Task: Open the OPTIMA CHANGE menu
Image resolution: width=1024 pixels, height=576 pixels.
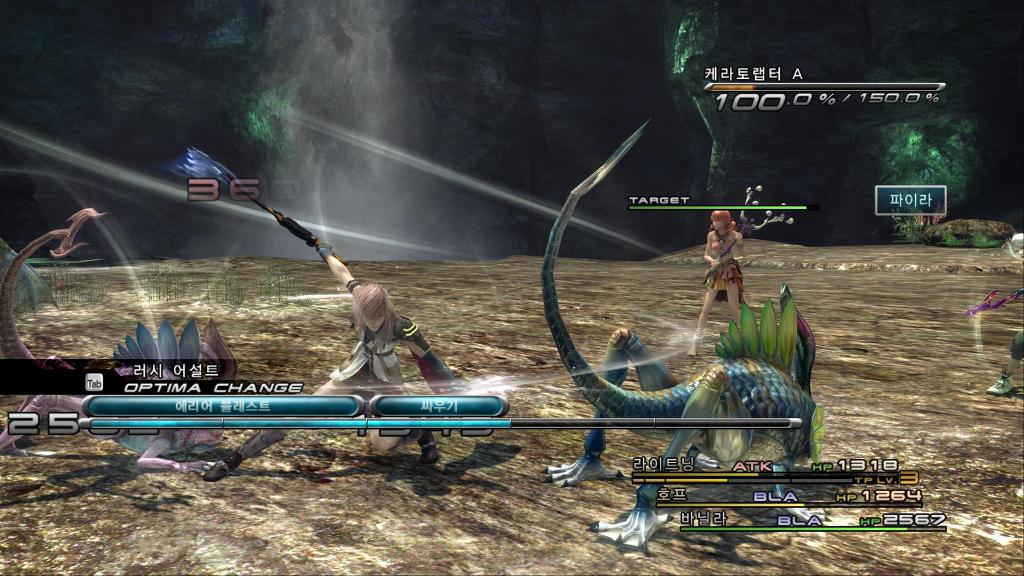Action: [x=213, y=386]
